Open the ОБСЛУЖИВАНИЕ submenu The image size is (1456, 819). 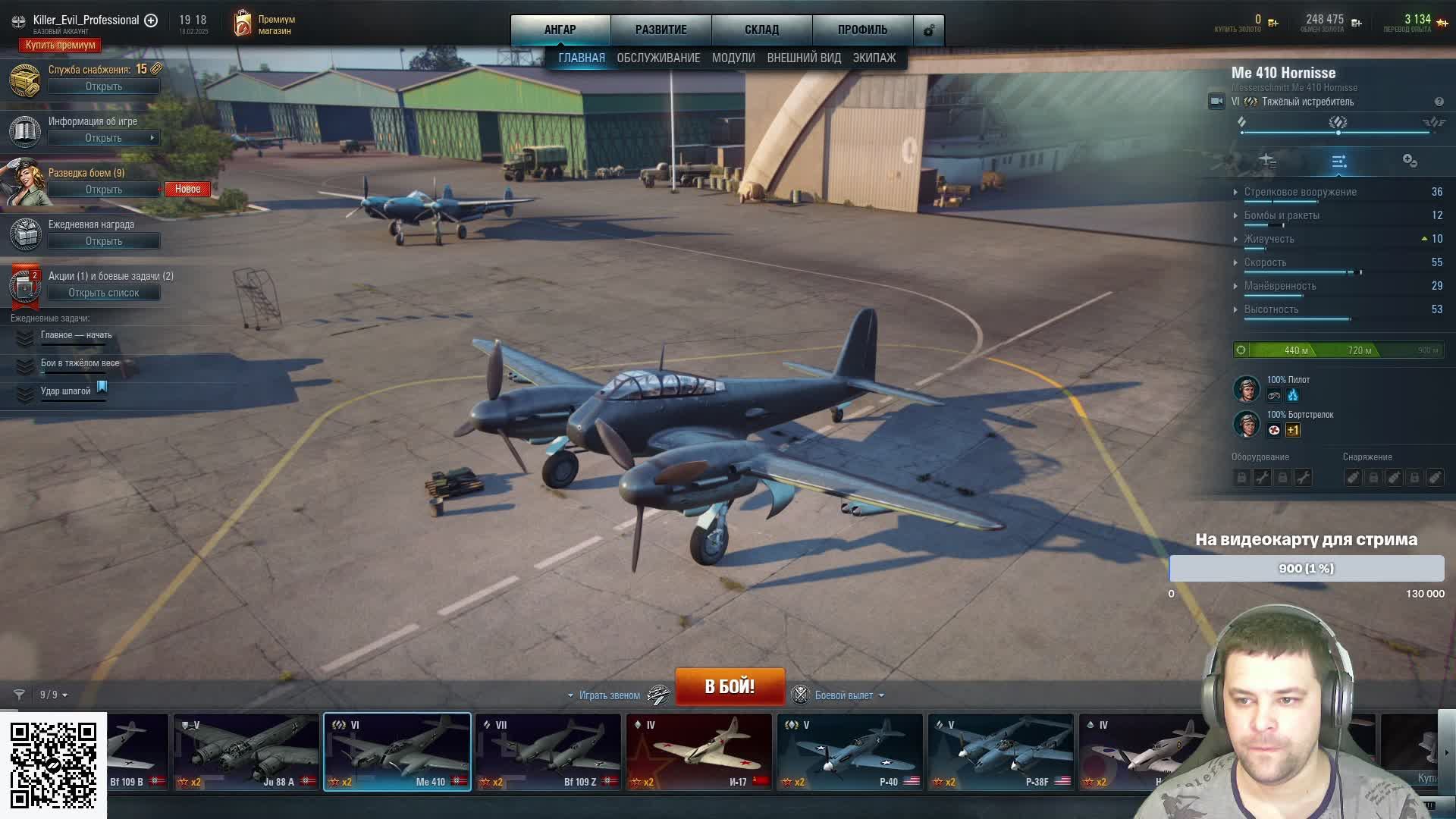pyautogui.click(x=658, y=58)
